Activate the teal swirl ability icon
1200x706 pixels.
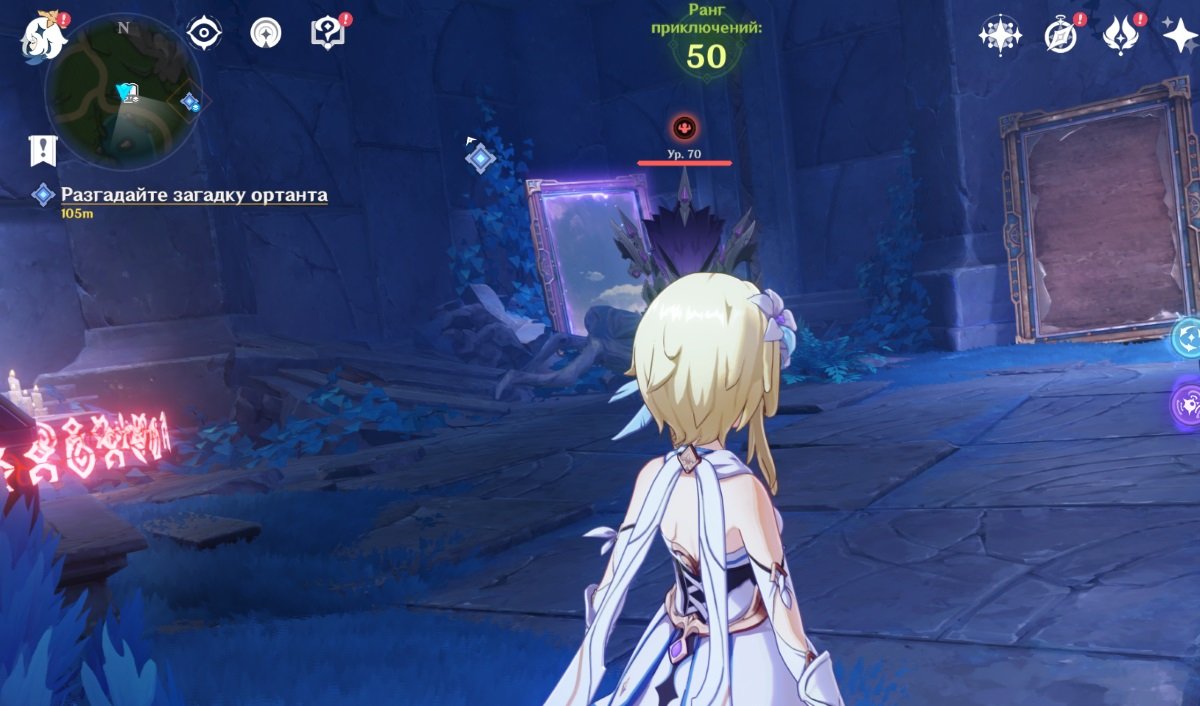[x=1188, y=337]
